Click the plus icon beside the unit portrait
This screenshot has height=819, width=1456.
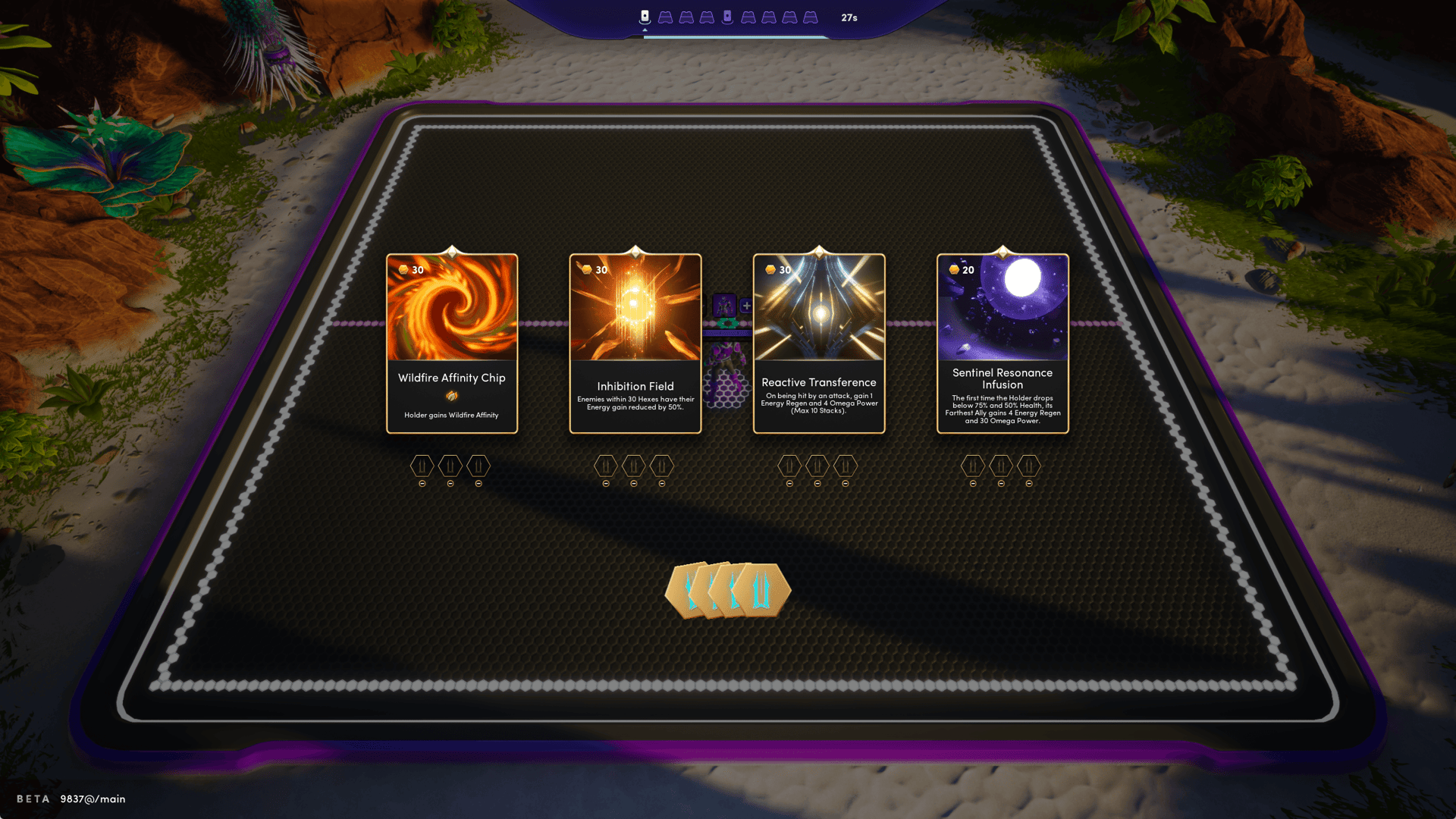[746, 306]
